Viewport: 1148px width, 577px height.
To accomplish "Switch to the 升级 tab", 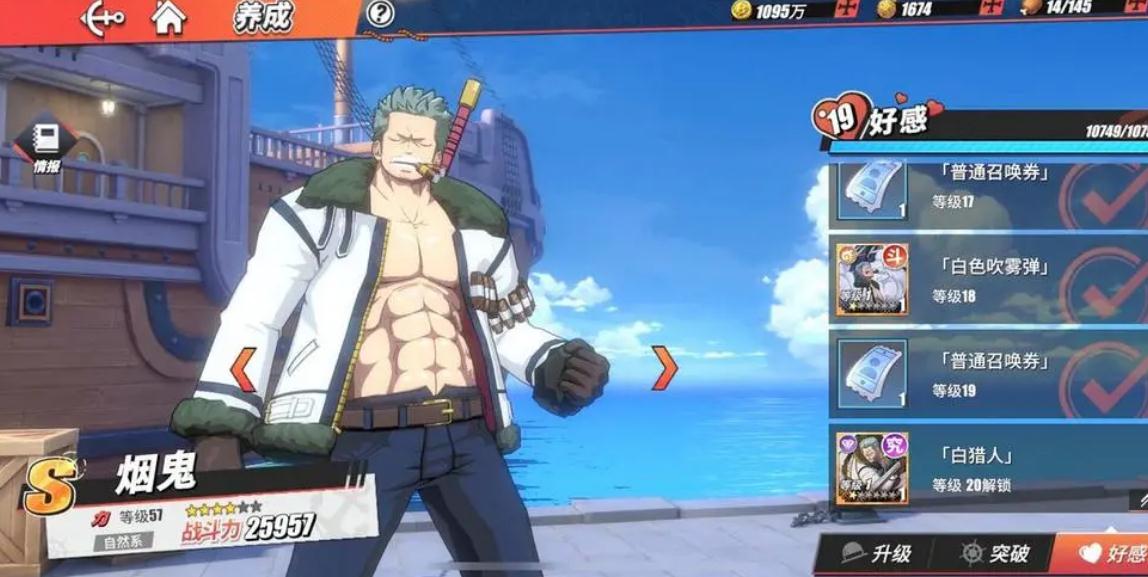I will point(877,554).
